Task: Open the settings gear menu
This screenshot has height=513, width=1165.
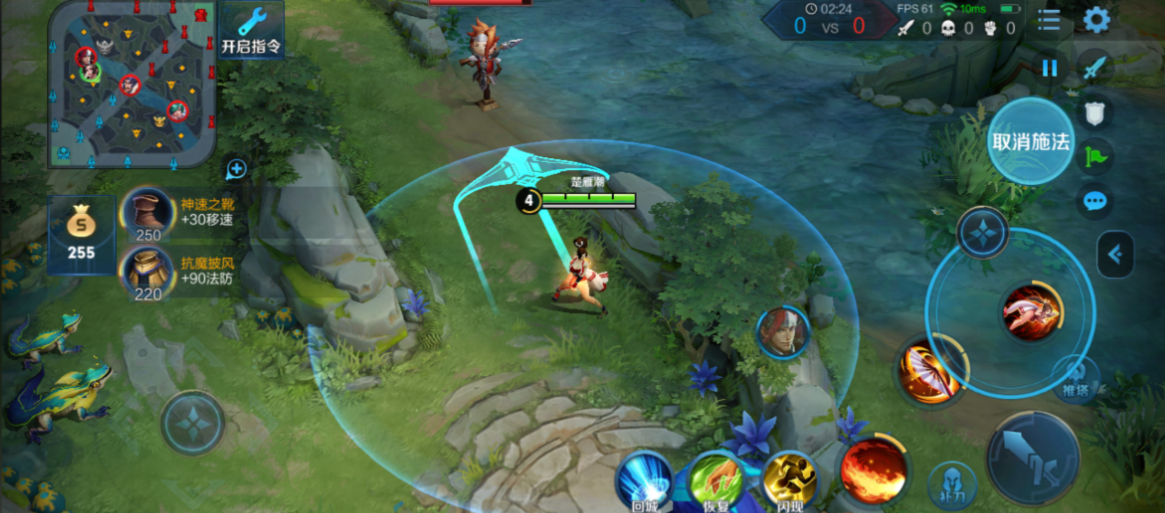Action: pos(1097,19)
